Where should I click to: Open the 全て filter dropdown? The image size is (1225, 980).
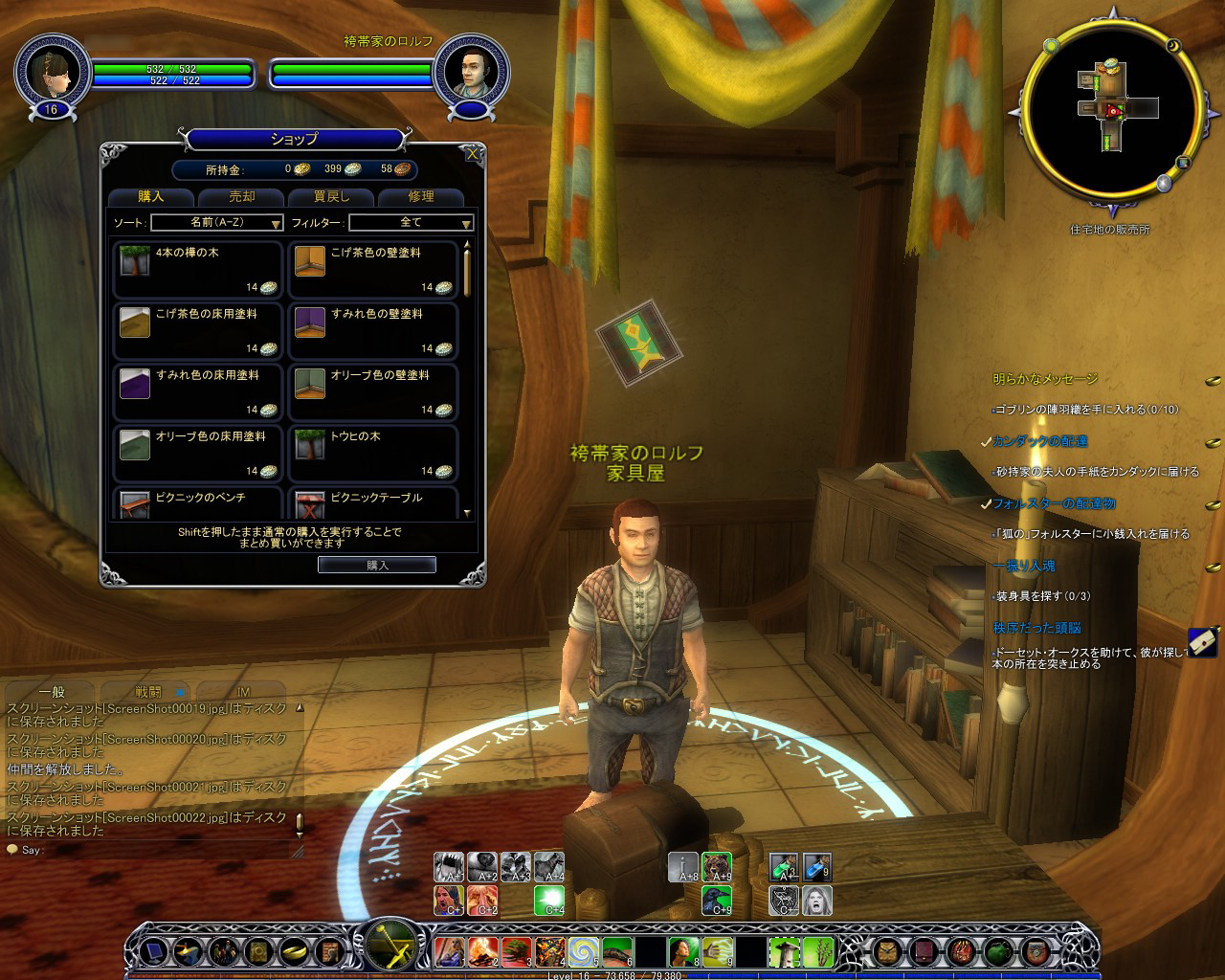click(x=412, y=222)
